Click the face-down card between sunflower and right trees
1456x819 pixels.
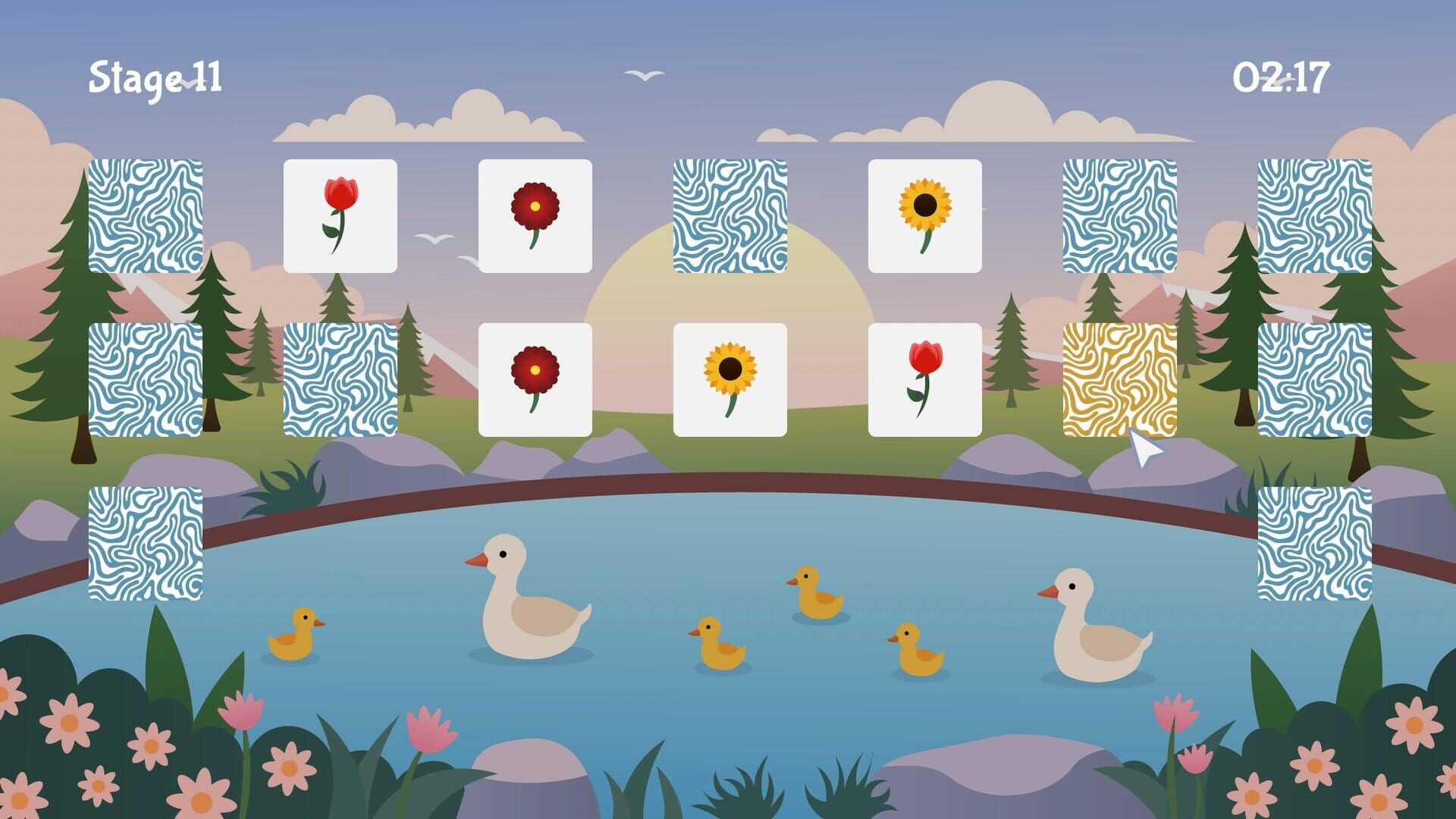1120,216
